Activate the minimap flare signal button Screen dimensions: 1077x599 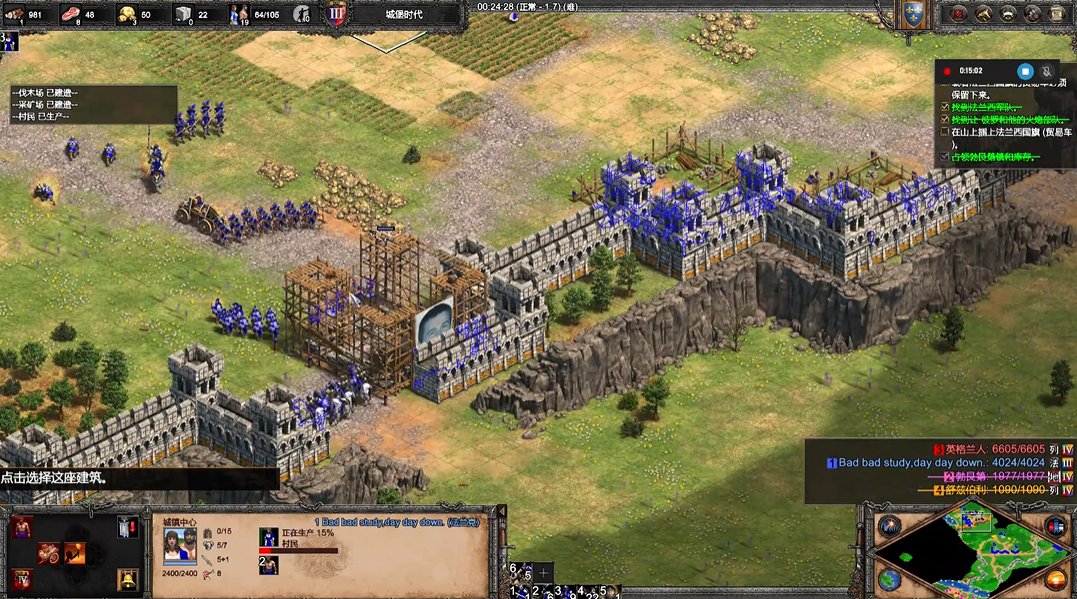pyautogui.click(x=889, y=527)
